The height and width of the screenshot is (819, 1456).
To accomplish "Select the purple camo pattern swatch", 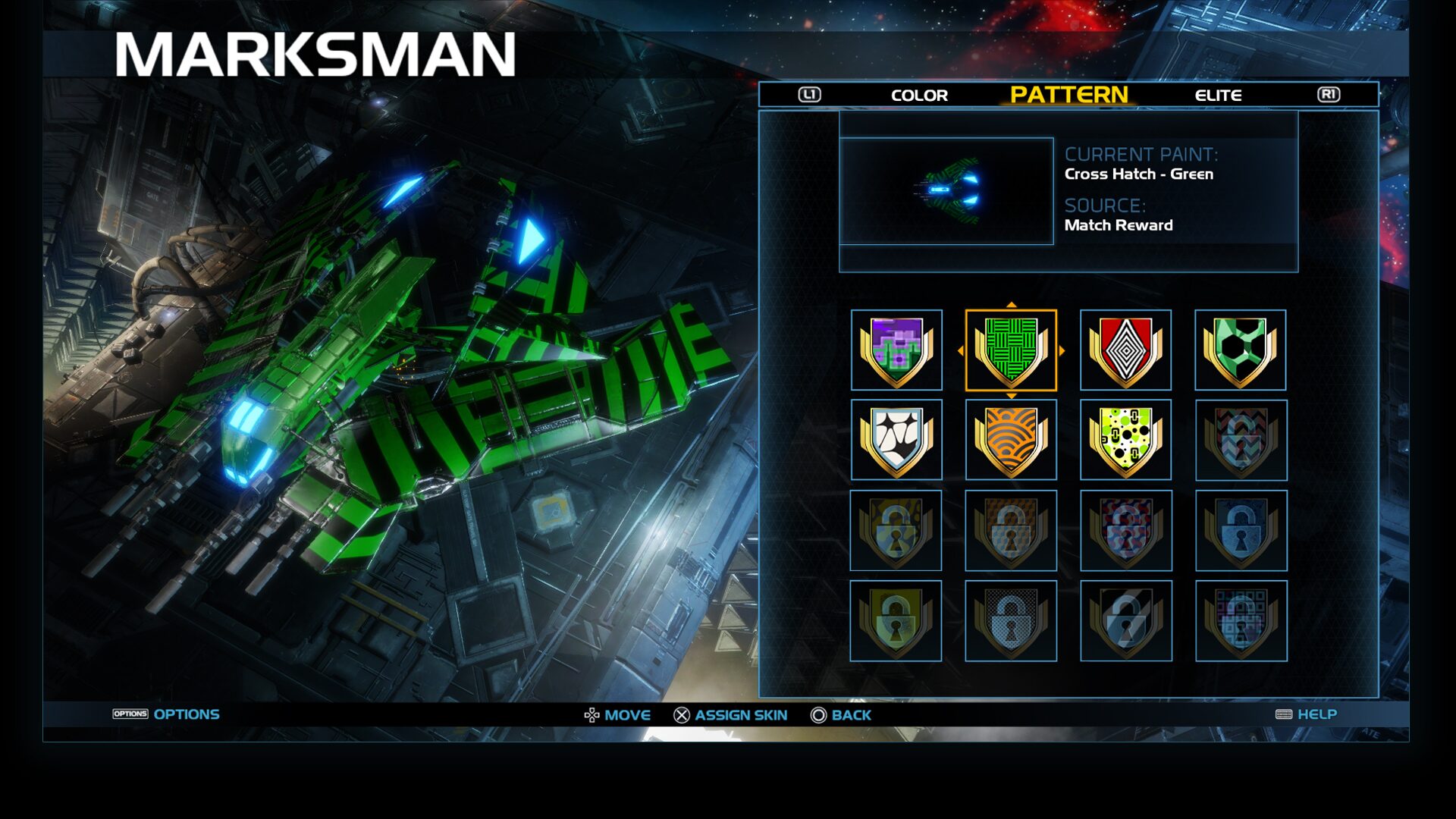I will click(896, 349).
